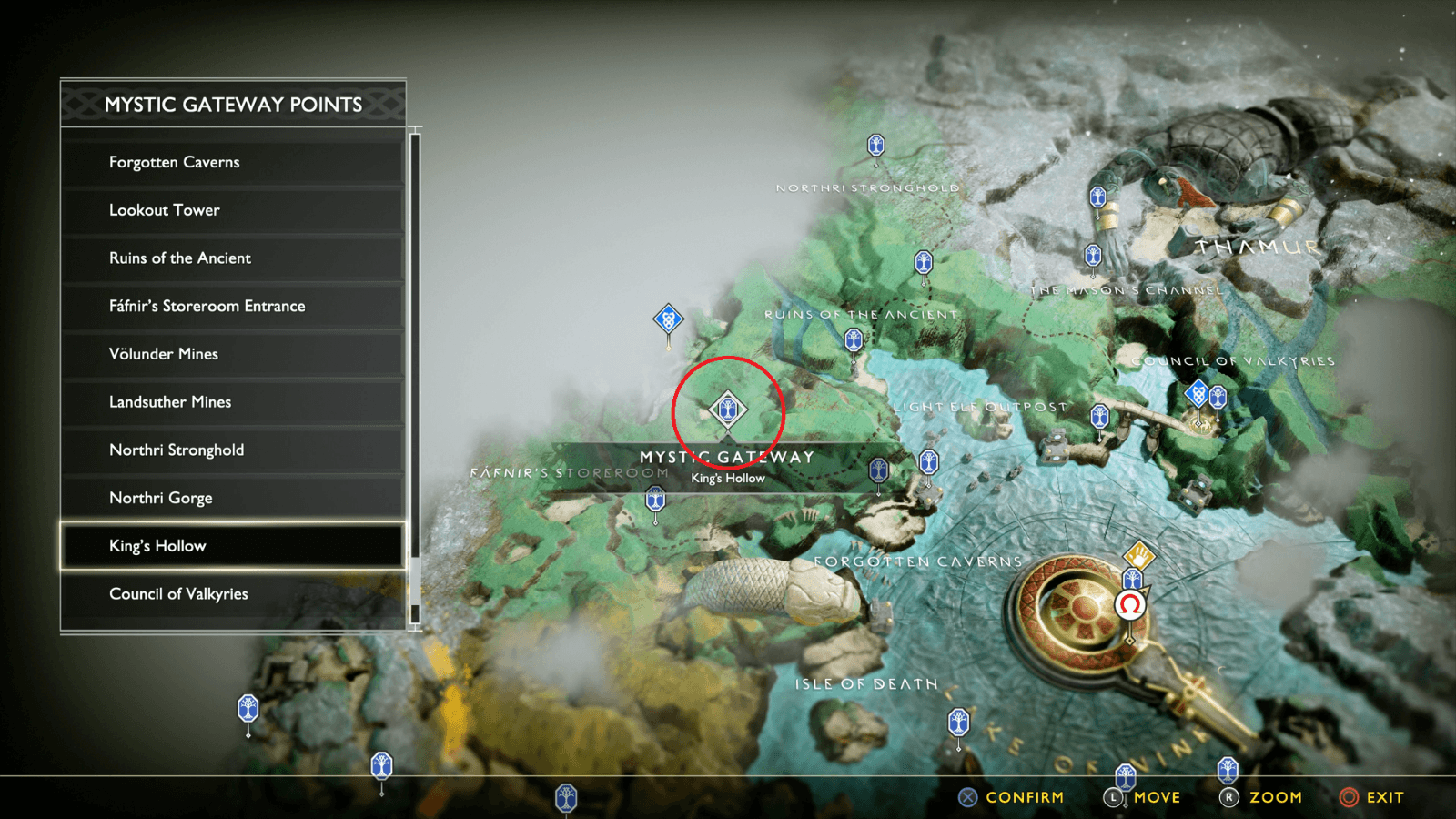
Task: Select the circled King's Hollow map marker
Action: tap(727, 409)
